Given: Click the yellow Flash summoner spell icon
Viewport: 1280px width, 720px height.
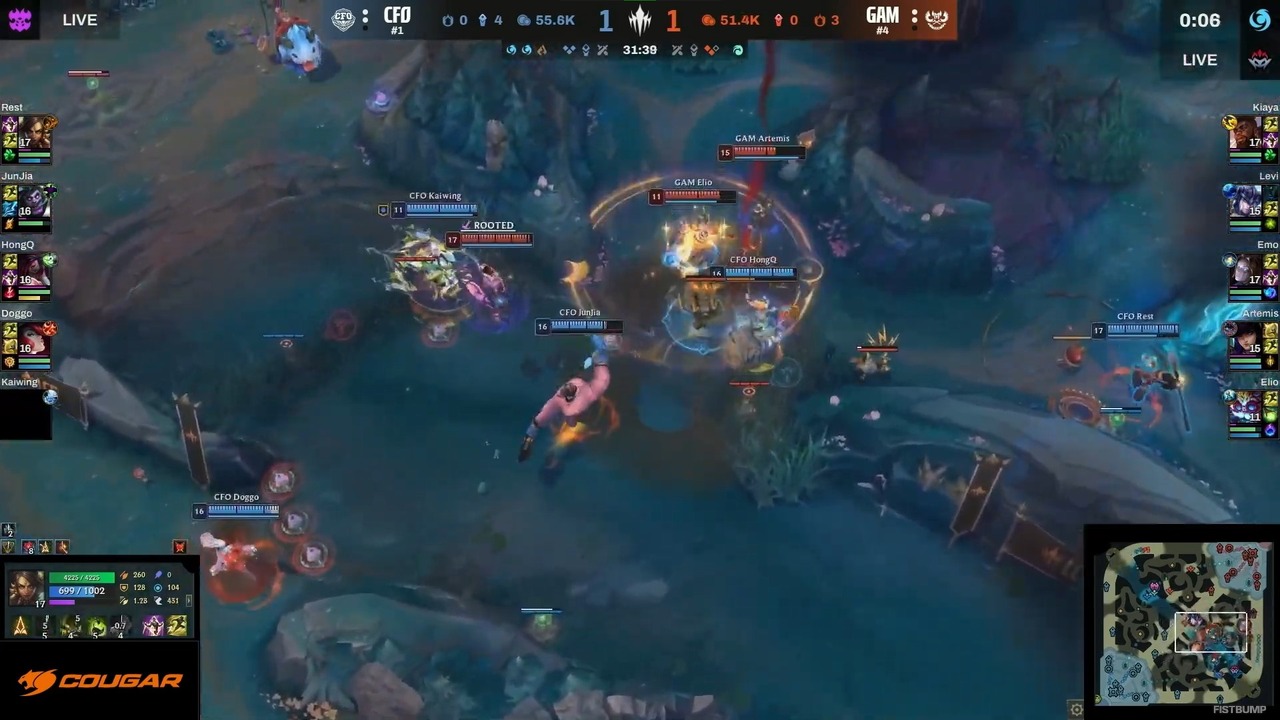Looking at the screenshot, I should click(x=177, y=626).
